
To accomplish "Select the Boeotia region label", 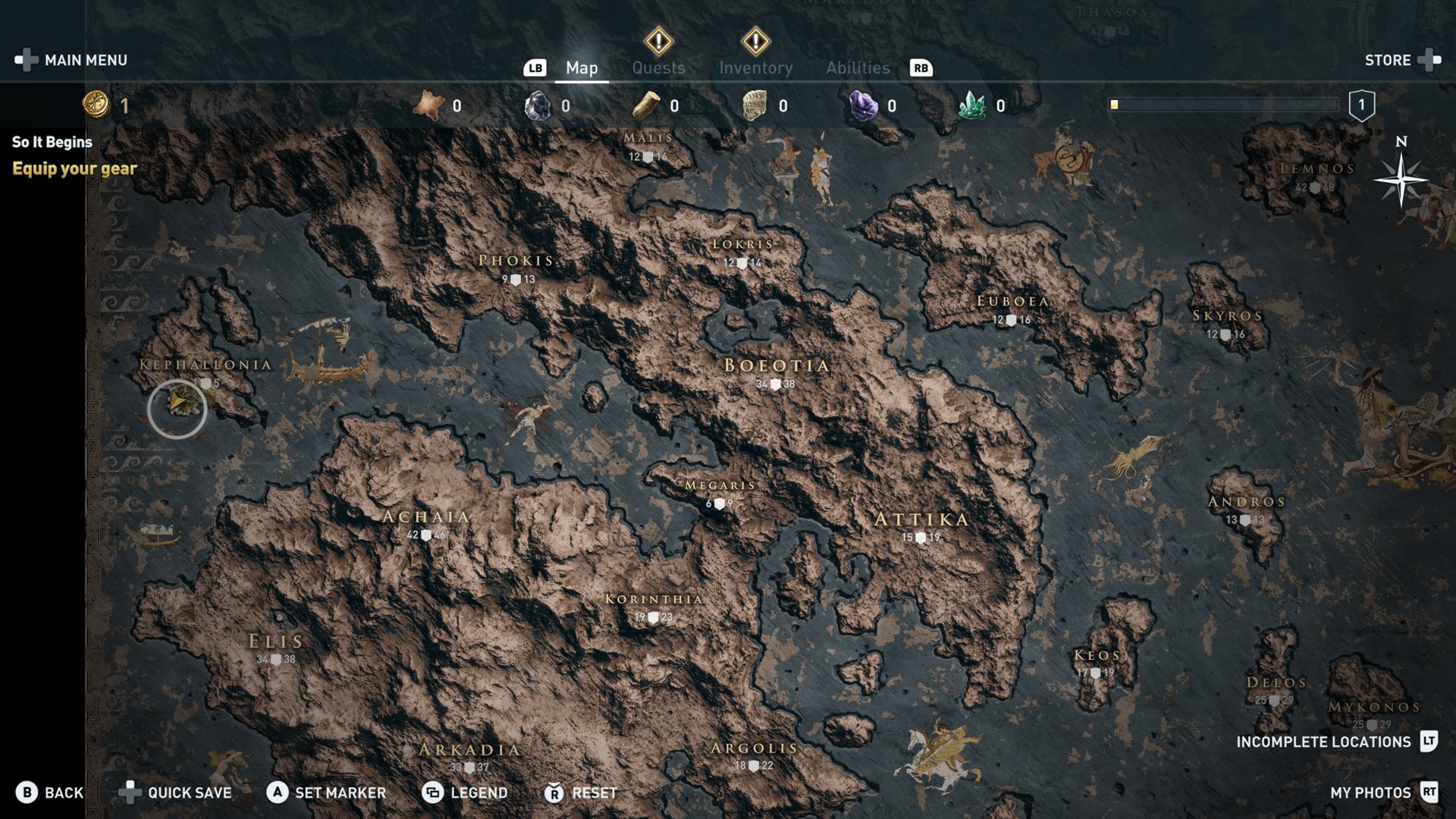I will (776, 366).
